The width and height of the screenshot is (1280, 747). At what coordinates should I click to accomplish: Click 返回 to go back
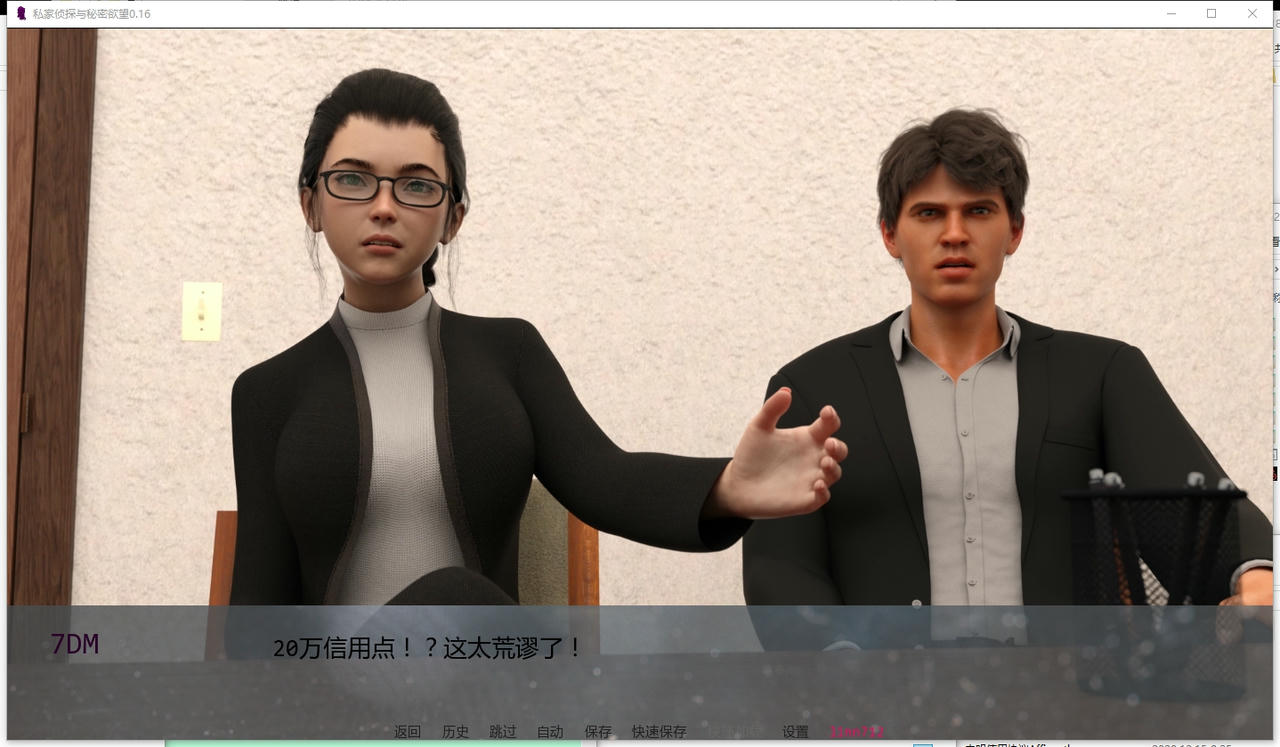[x=407, y=731]
